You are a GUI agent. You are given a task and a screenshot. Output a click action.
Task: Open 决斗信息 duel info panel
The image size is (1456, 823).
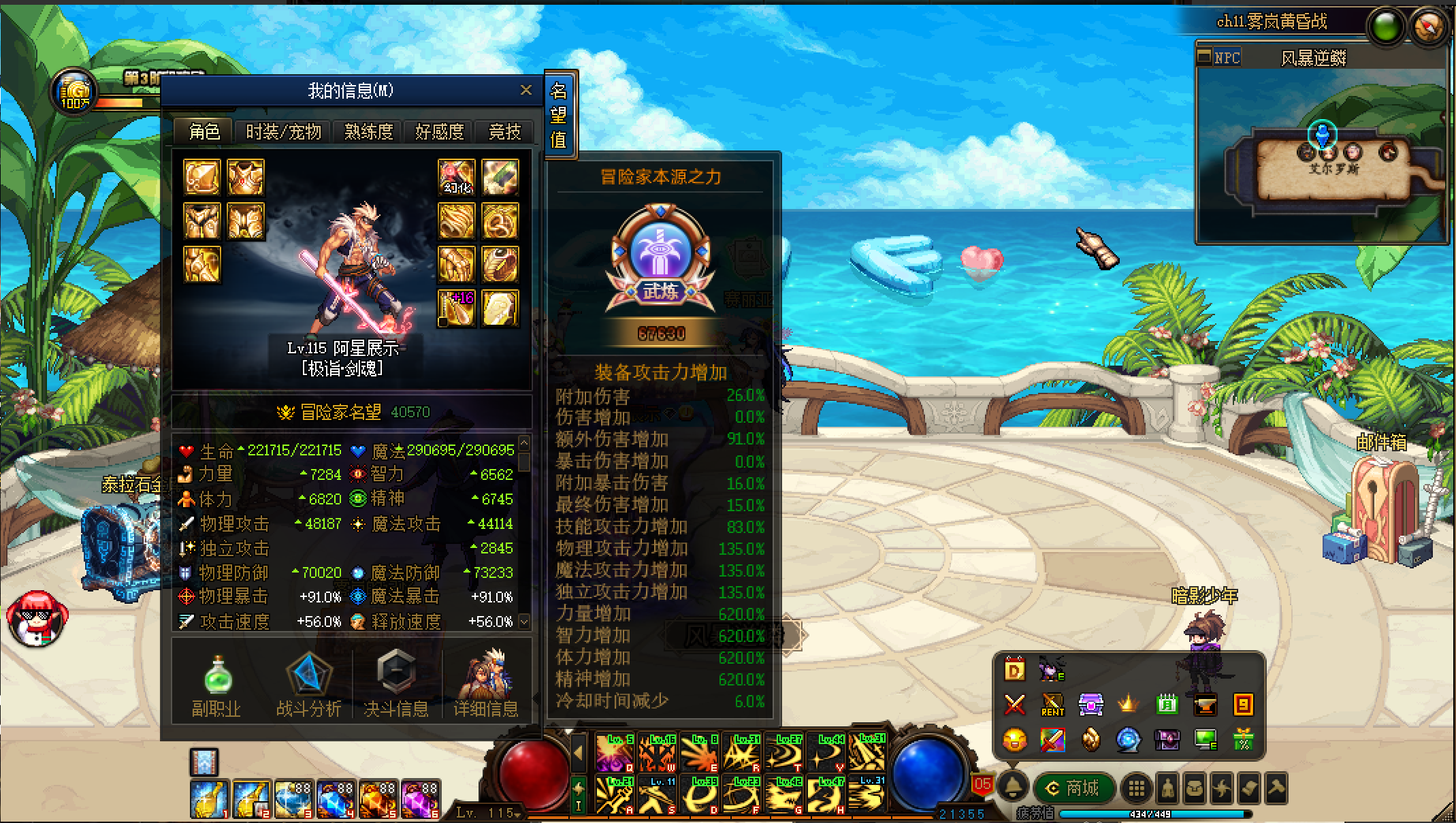397,677
